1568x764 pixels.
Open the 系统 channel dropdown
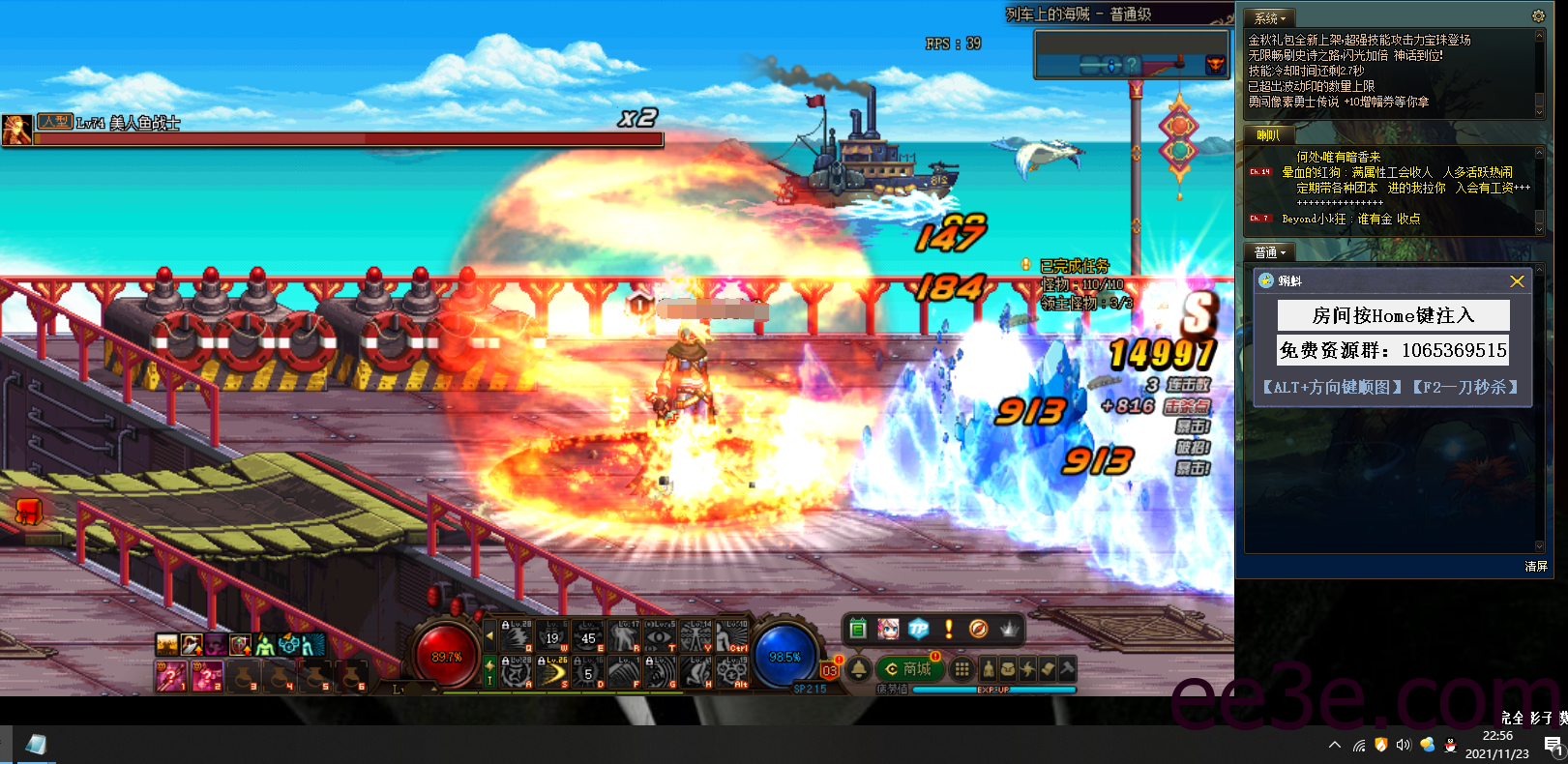pos(1269,16)
